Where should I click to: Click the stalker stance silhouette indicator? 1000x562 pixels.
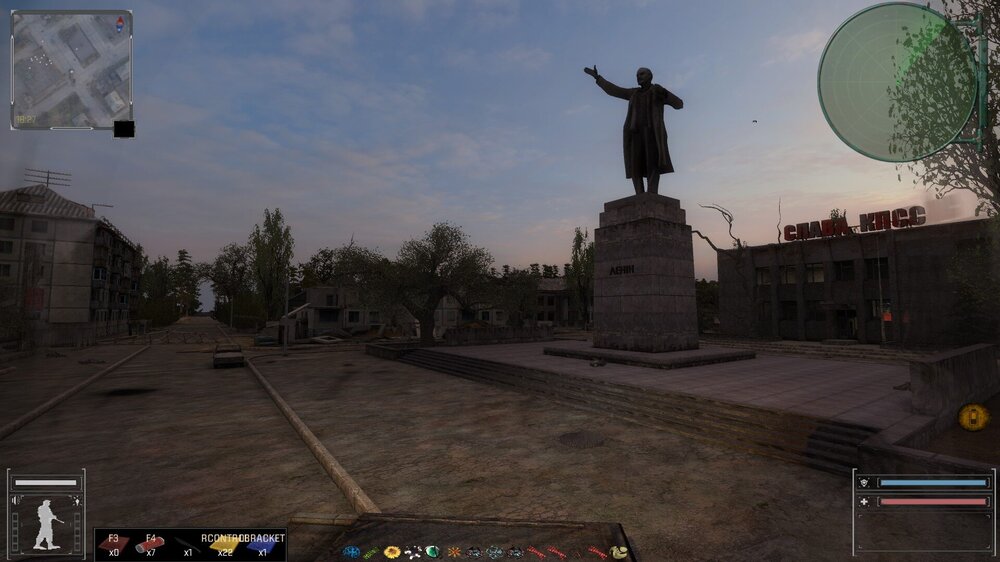tap(46, 524)
